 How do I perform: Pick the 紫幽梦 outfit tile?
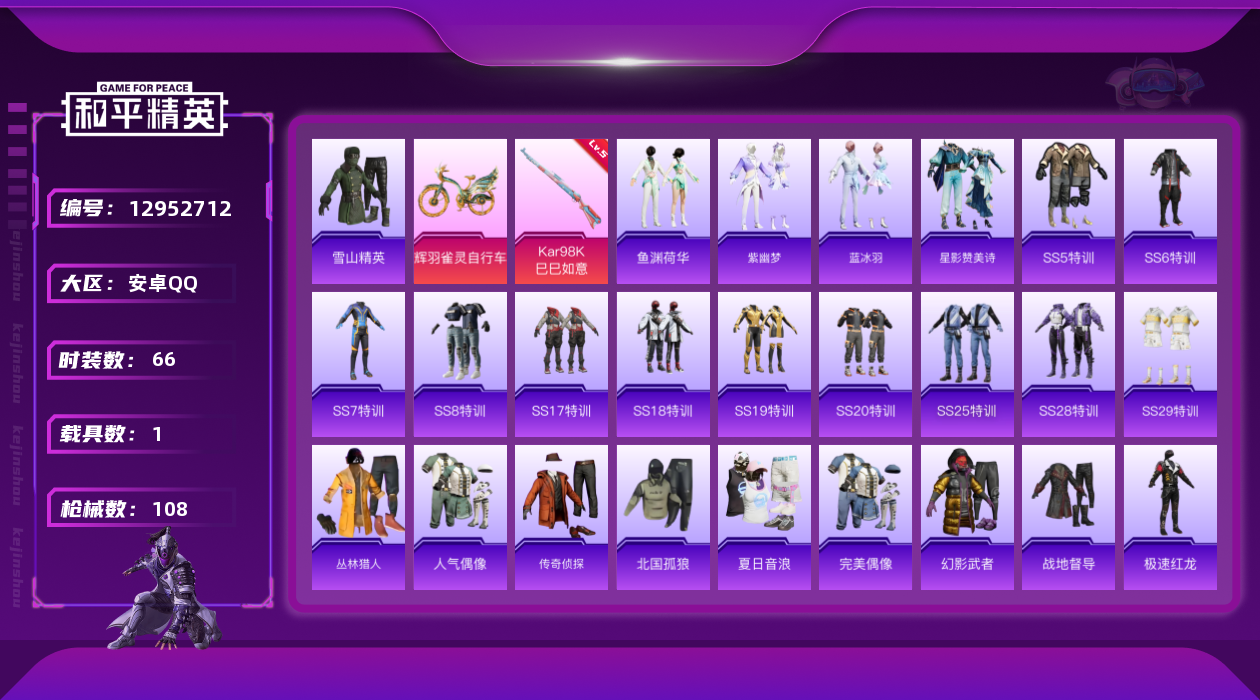[x=764, y=211]
